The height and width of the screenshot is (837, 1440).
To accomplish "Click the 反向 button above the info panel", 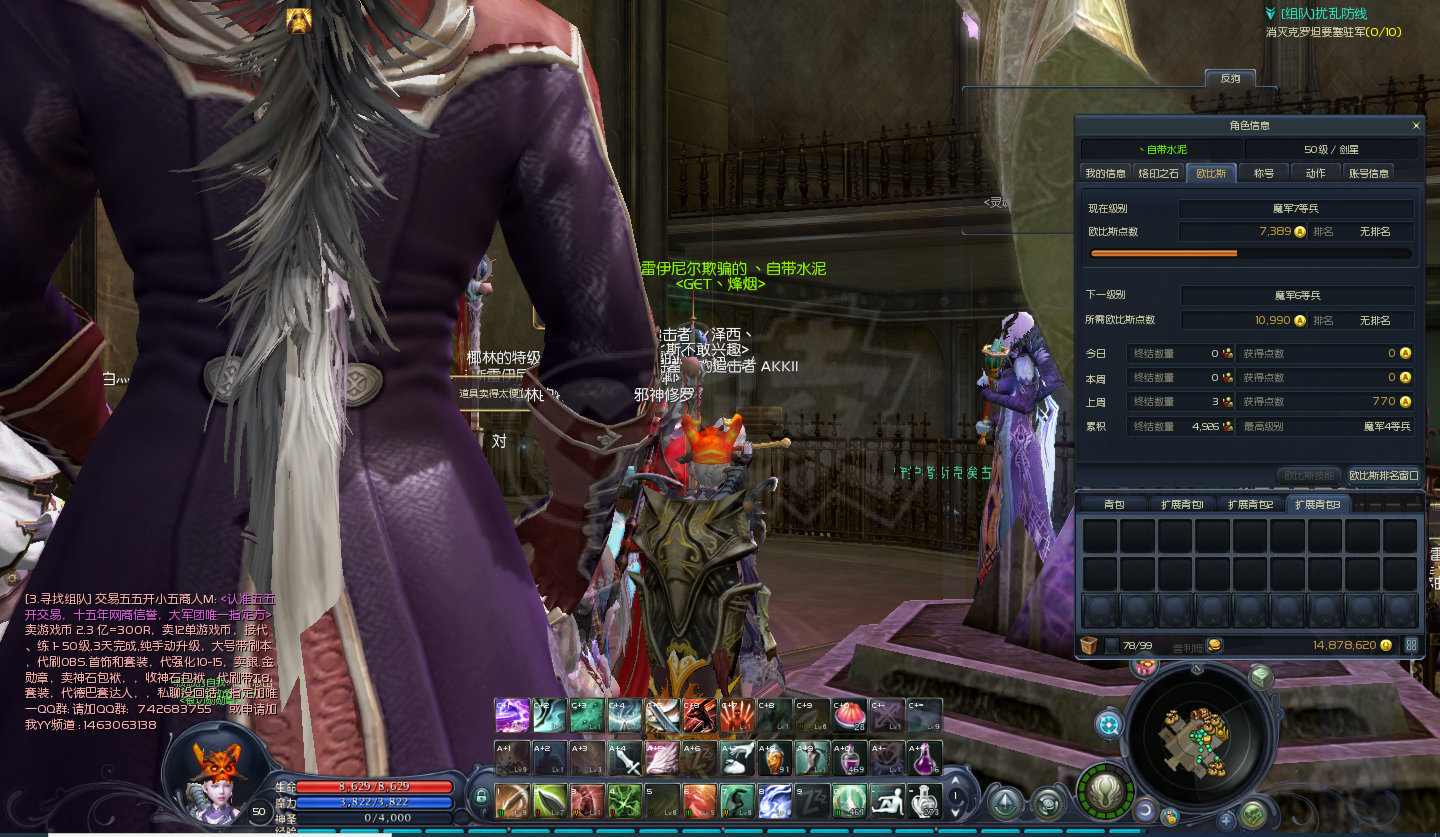I will (1229, 78).
